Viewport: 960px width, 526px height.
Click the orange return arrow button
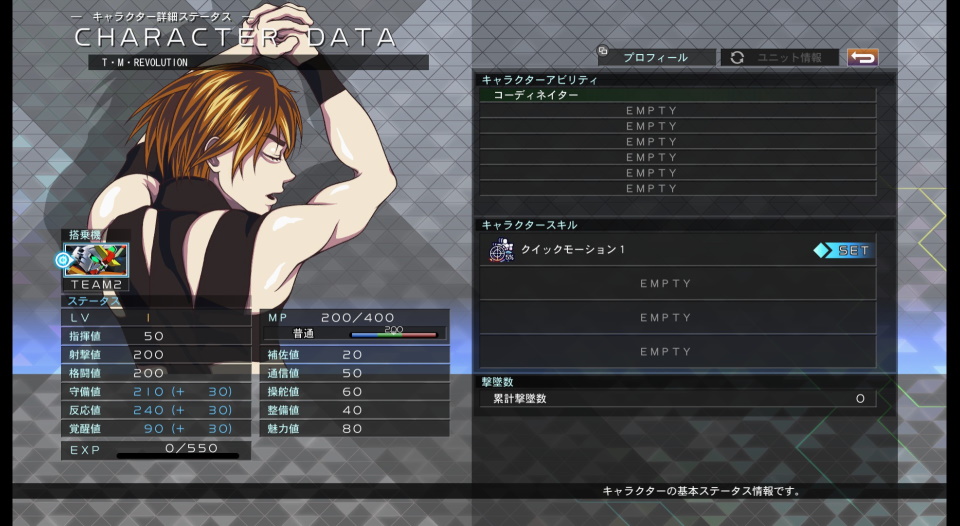pos(862,58)
